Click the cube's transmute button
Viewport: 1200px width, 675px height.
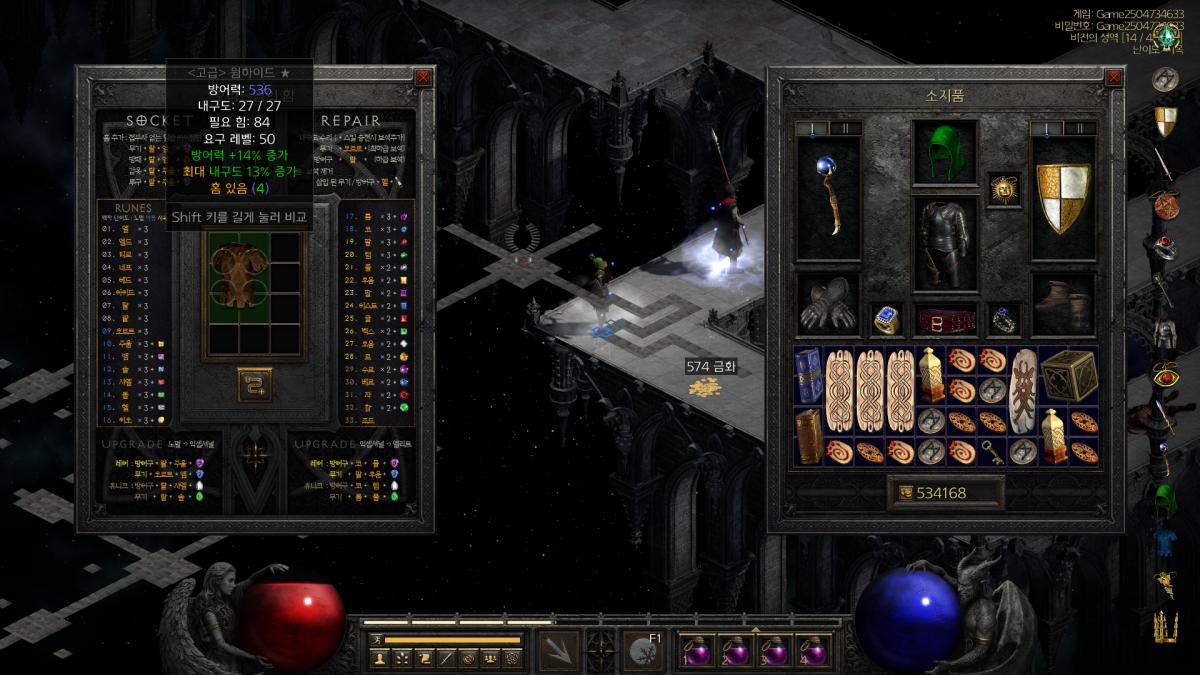(x=254, y=384)
